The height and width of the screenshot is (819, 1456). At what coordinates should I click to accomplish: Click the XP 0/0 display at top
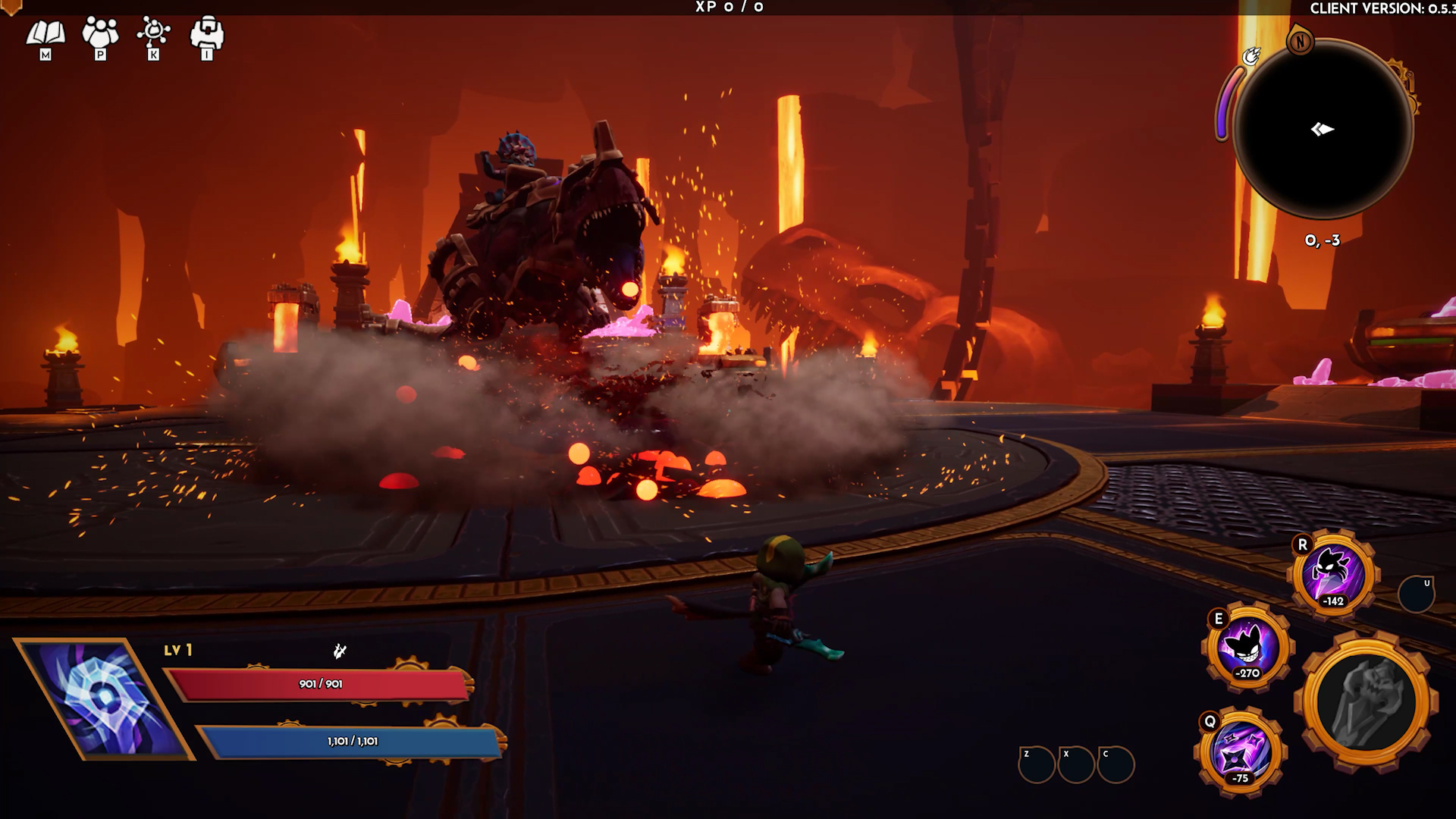(x=730, y=6)
